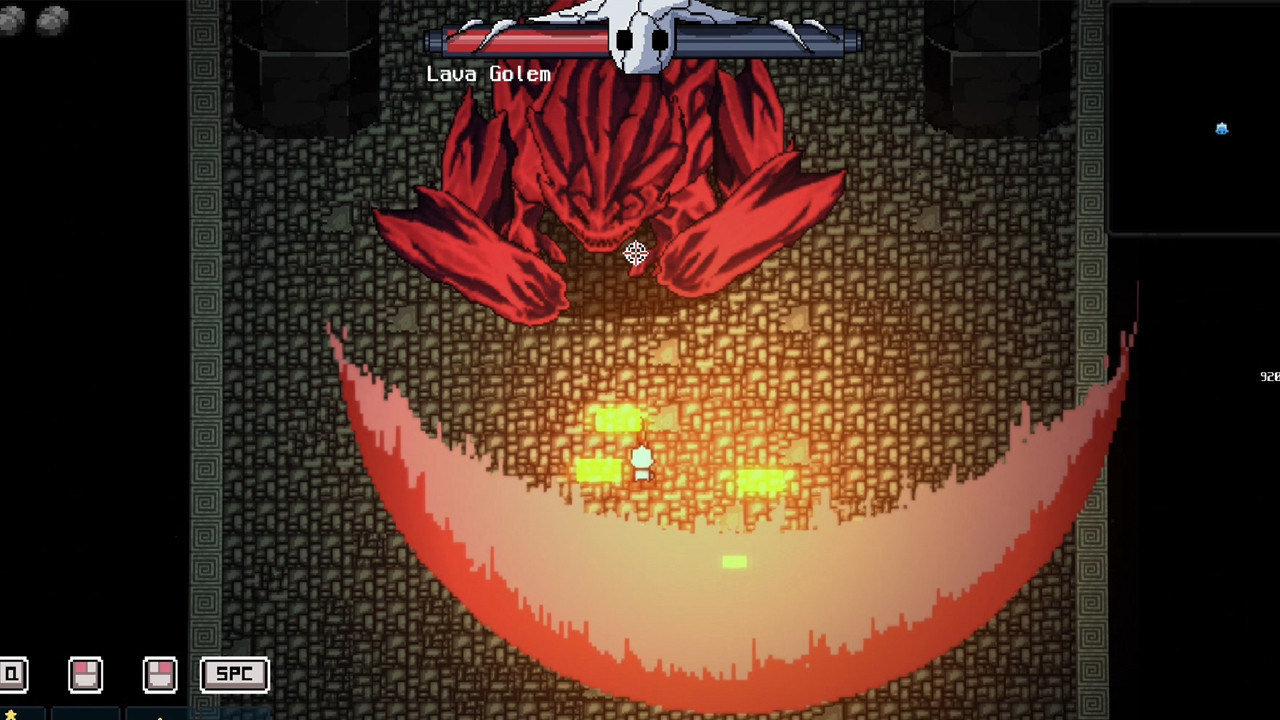The image size is (1280, 720).
Task: Click the star on the bottom-center panel
Action: coord(159,718)
